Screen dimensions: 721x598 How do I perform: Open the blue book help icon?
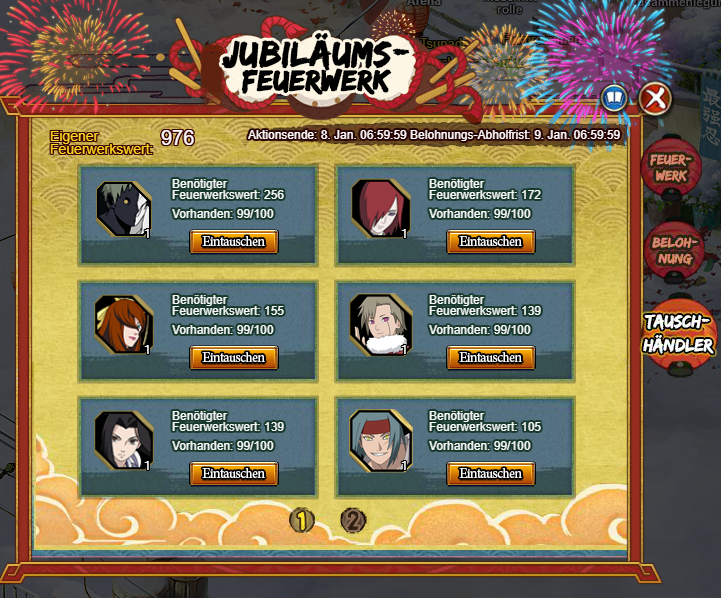tap(613, 98)
